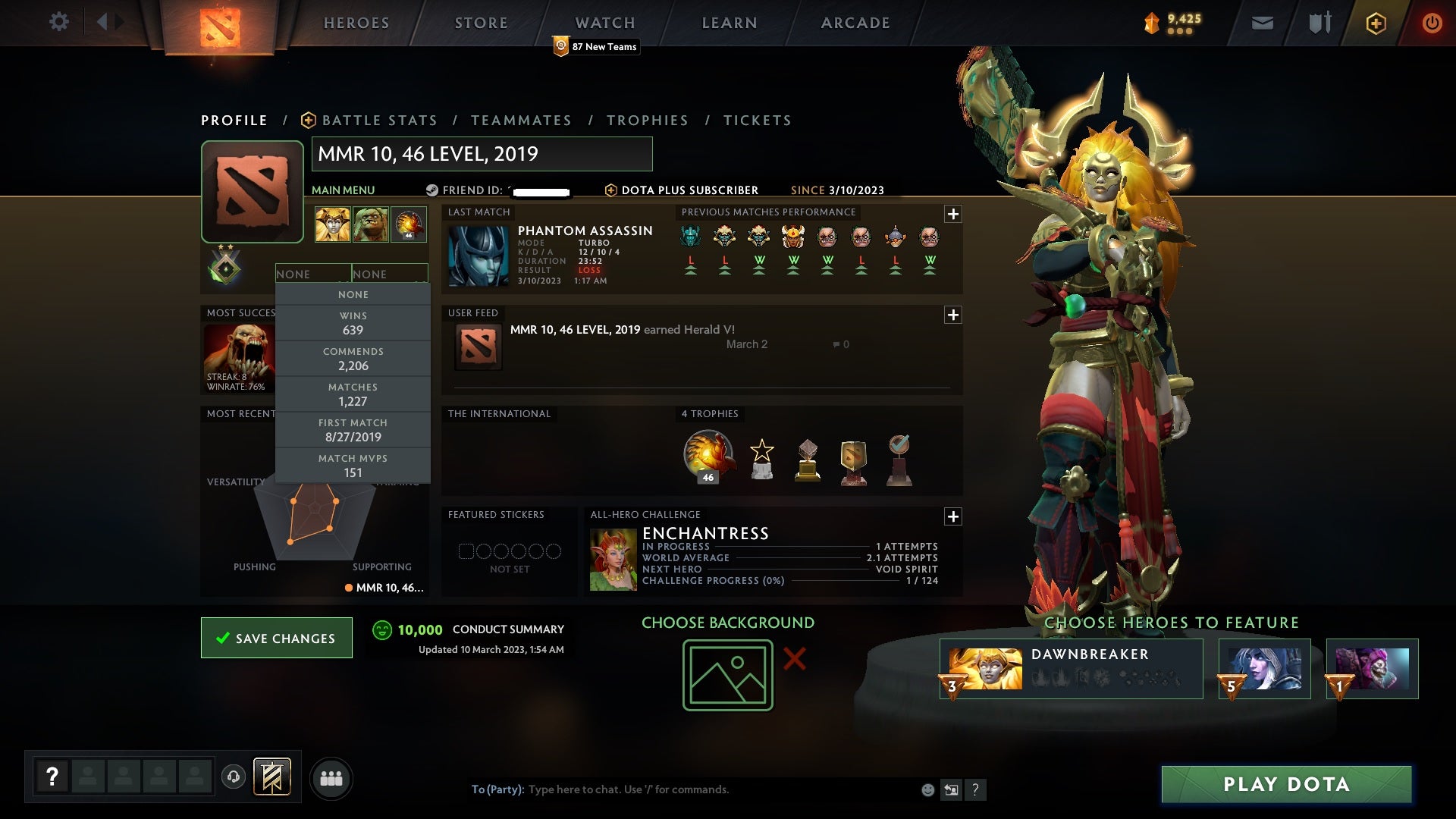Click the guild banner icon near party slots
This screenshot has height=819, width=1456.
[273, 777]
